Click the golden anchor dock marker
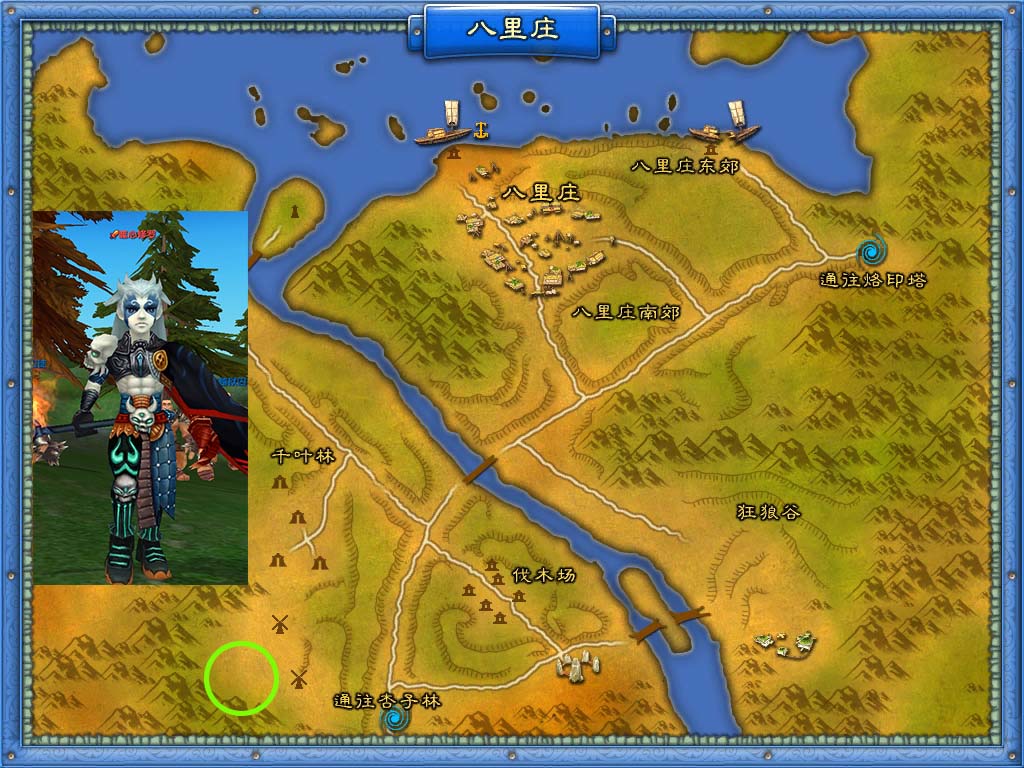The height and width of the screenshot is (768, 1024). click(480, 129)
